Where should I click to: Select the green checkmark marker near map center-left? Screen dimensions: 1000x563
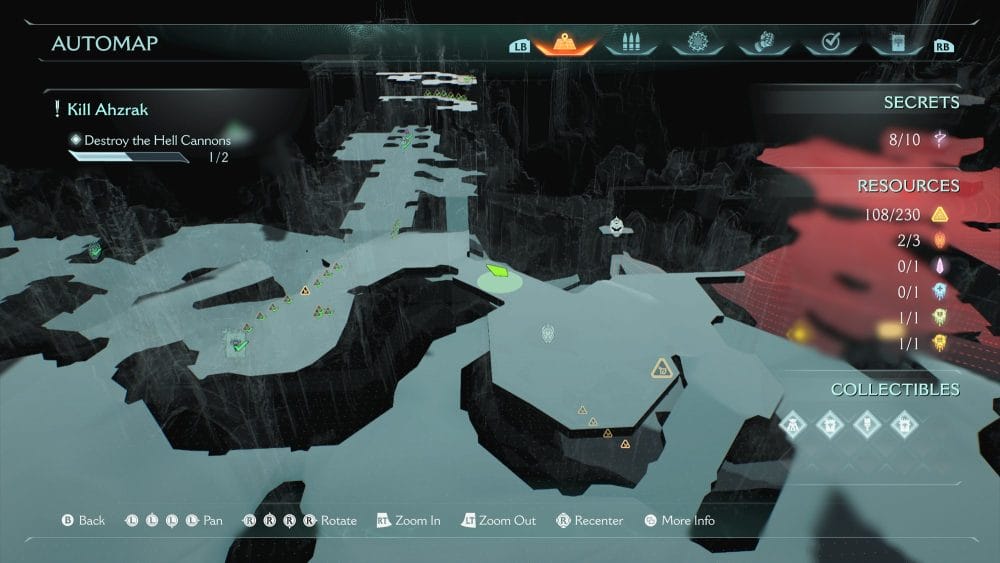coord(239,345)
